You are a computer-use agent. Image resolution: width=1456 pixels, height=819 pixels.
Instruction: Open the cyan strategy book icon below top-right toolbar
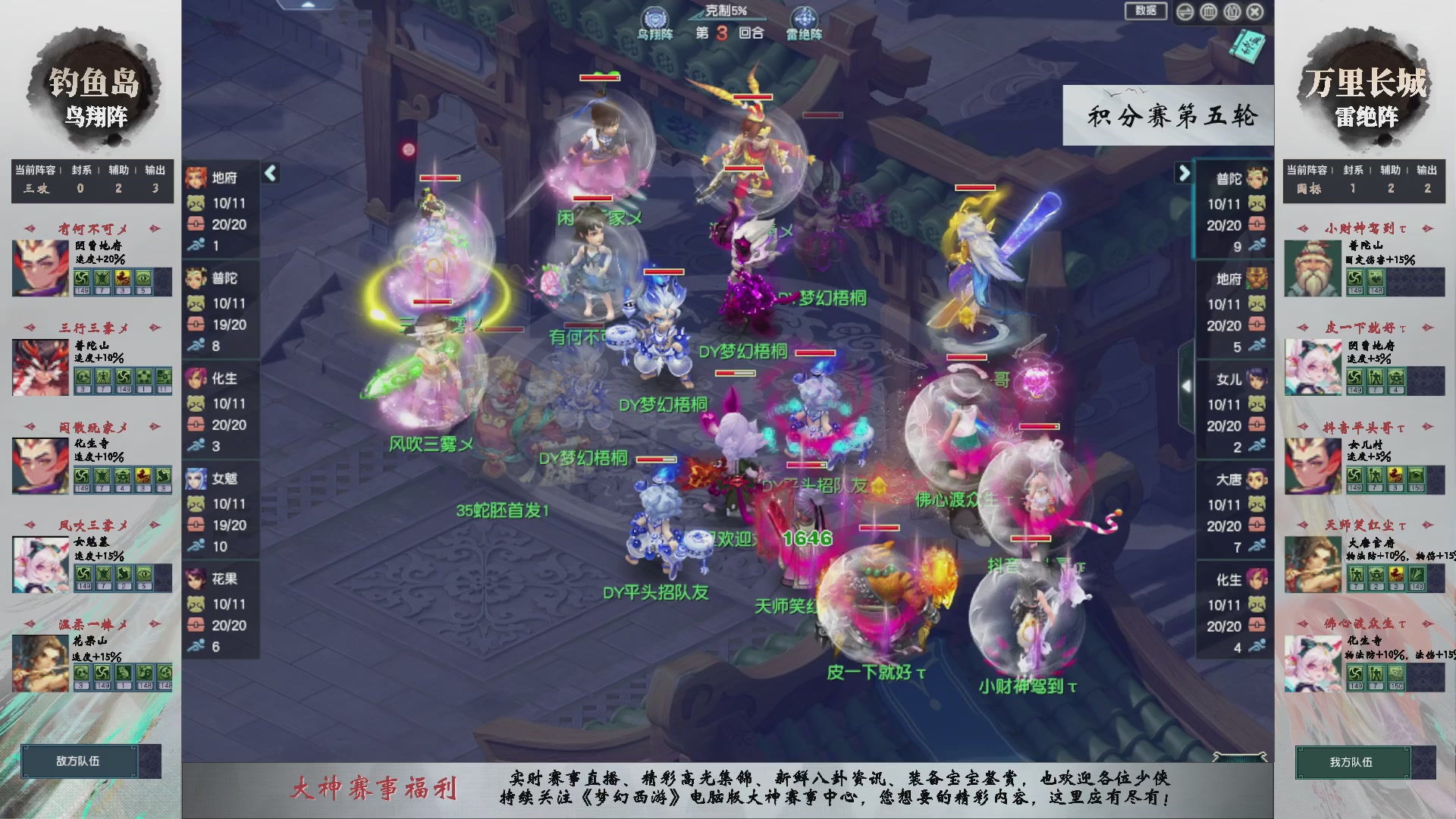click(1247, 47)
